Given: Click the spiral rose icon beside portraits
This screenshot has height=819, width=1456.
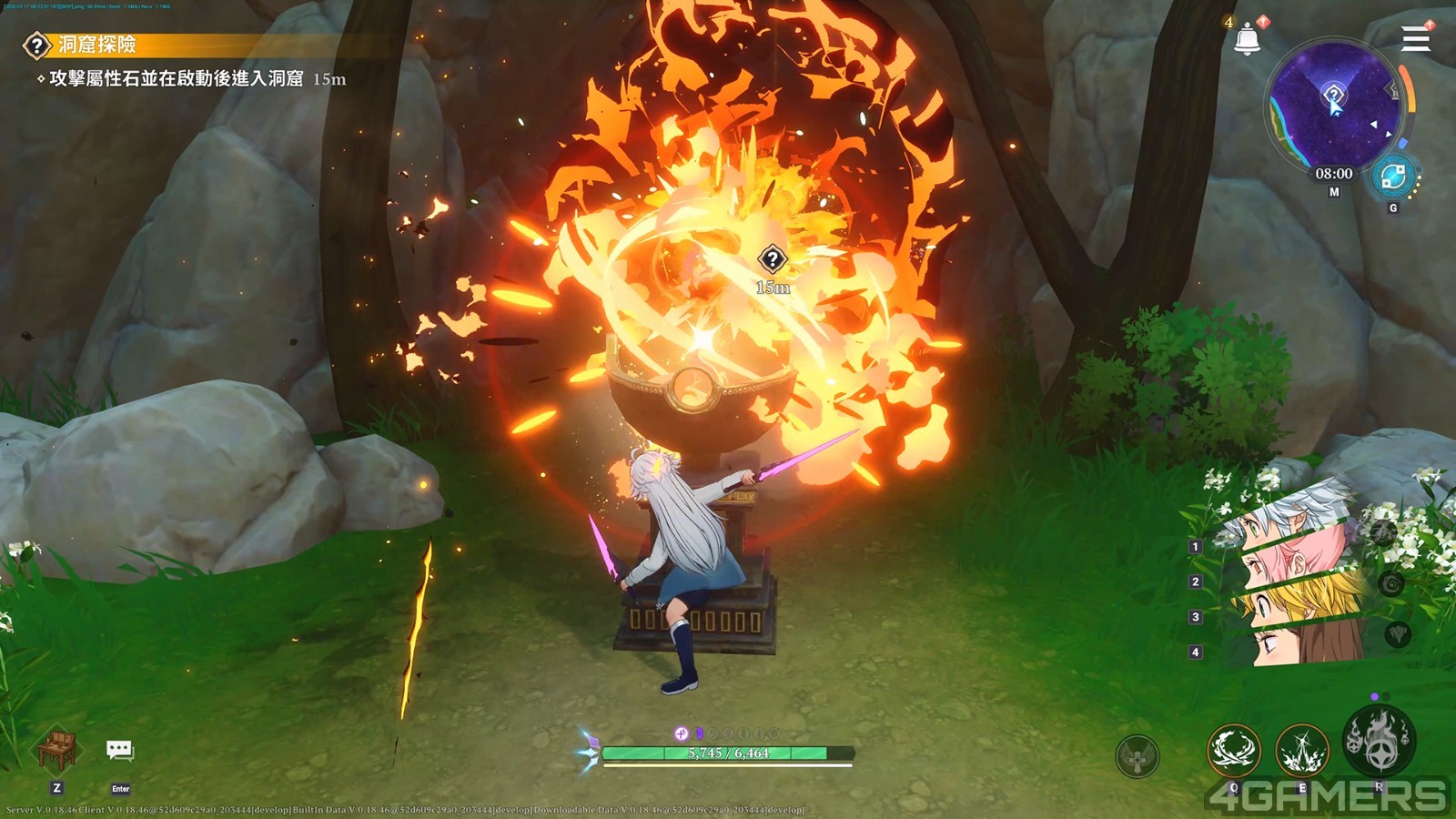Looking at the screenshot, I should 1391,584.
